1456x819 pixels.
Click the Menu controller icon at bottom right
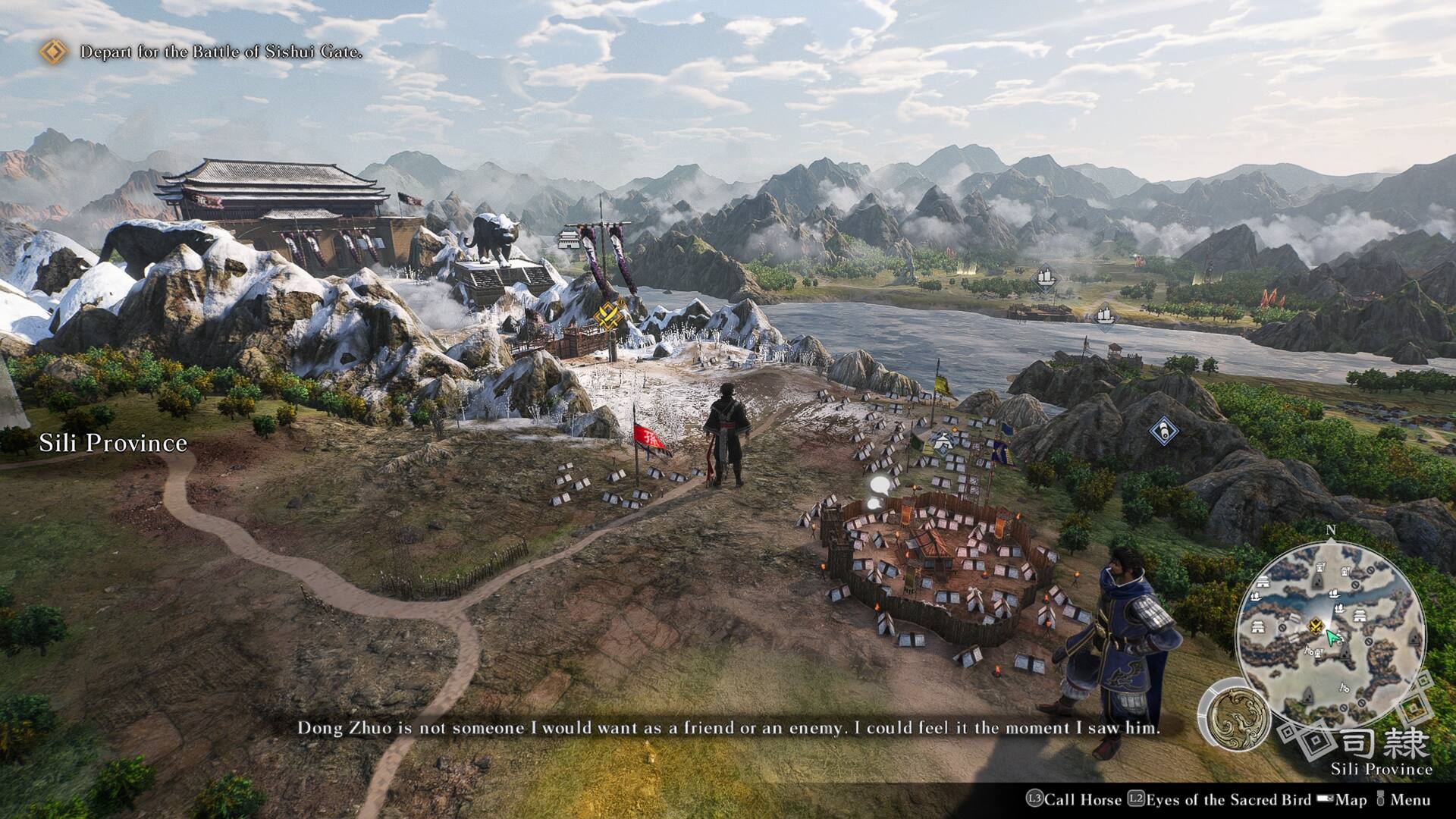point(1381,798)
